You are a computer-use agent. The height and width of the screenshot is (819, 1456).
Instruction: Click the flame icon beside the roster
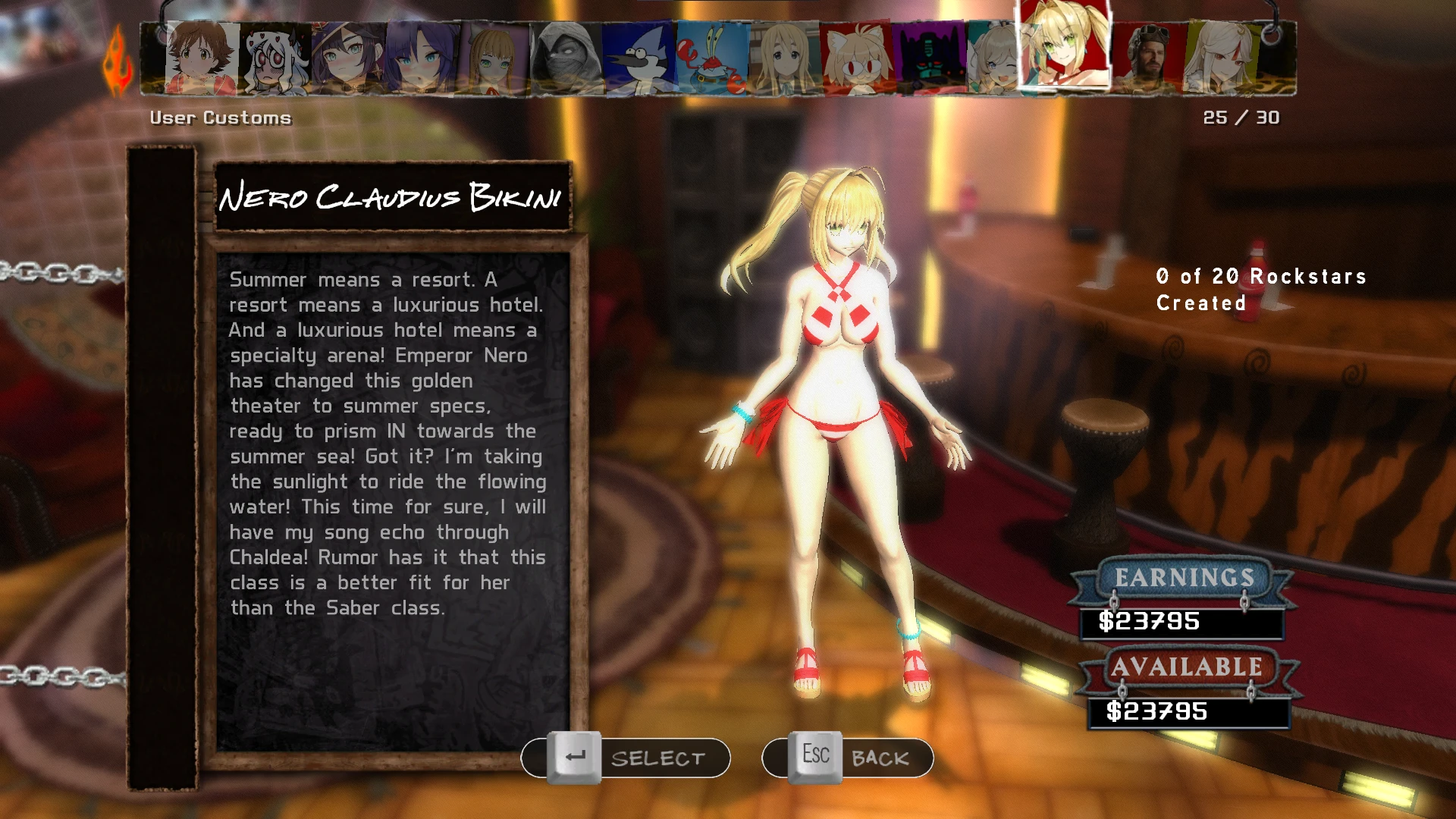click(118, 62)
